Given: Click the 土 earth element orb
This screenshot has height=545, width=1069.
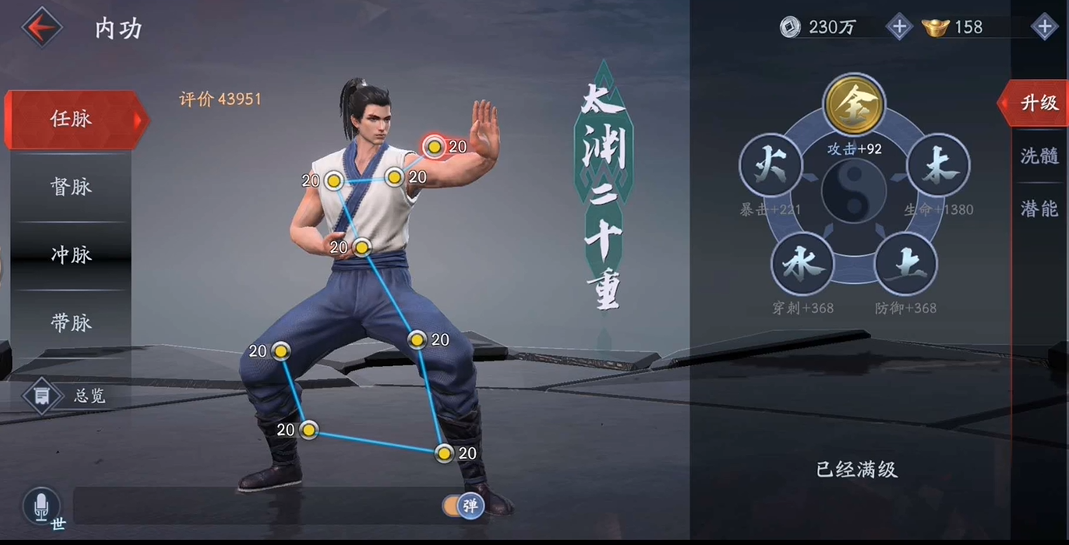Looking at the screenshot, I should pos(906,264).
